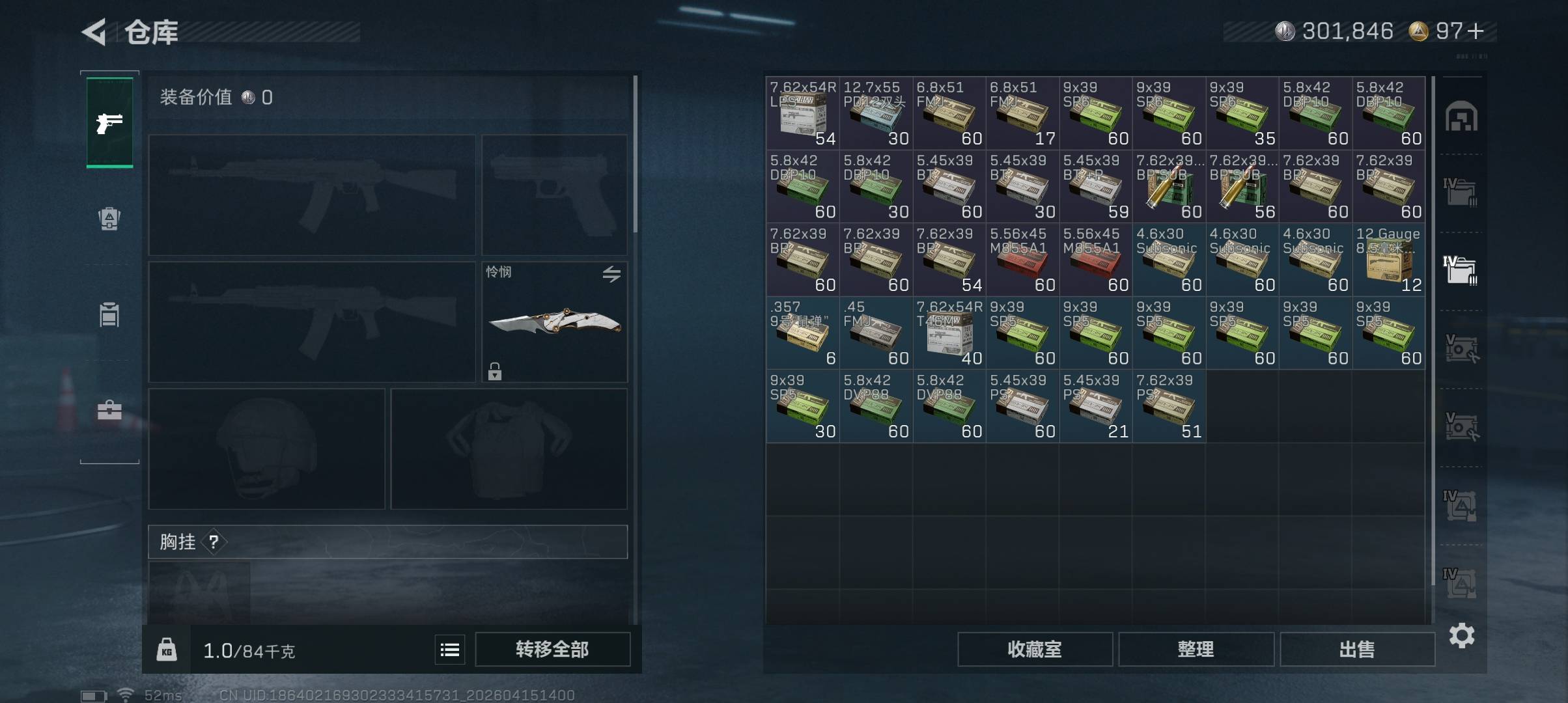Choose the 7.62x54R LPS ammo box
The height and width of the screenshot is (703, 1568).
[x=802, y=113]
